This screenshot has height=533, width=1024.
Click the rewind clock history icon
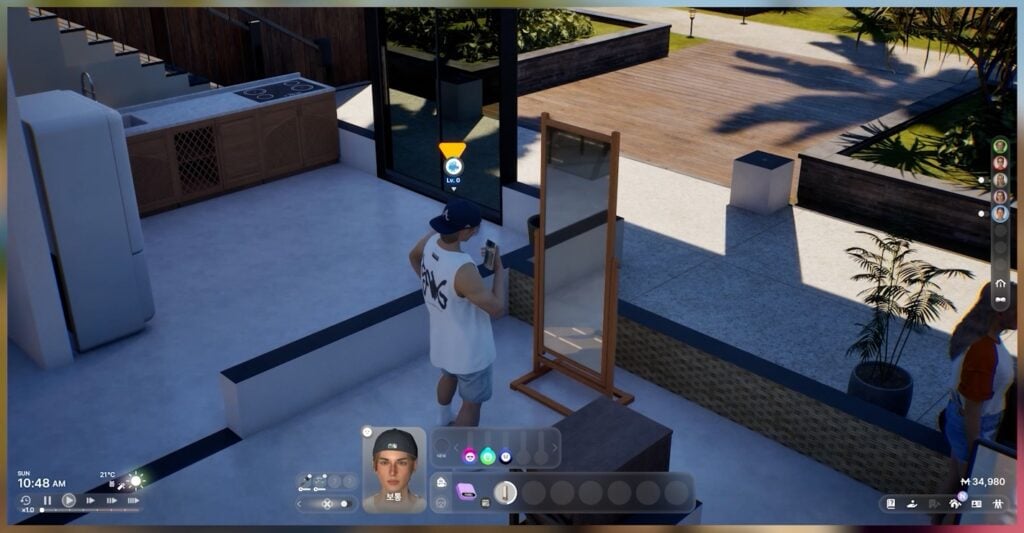(x=26, y=500)
